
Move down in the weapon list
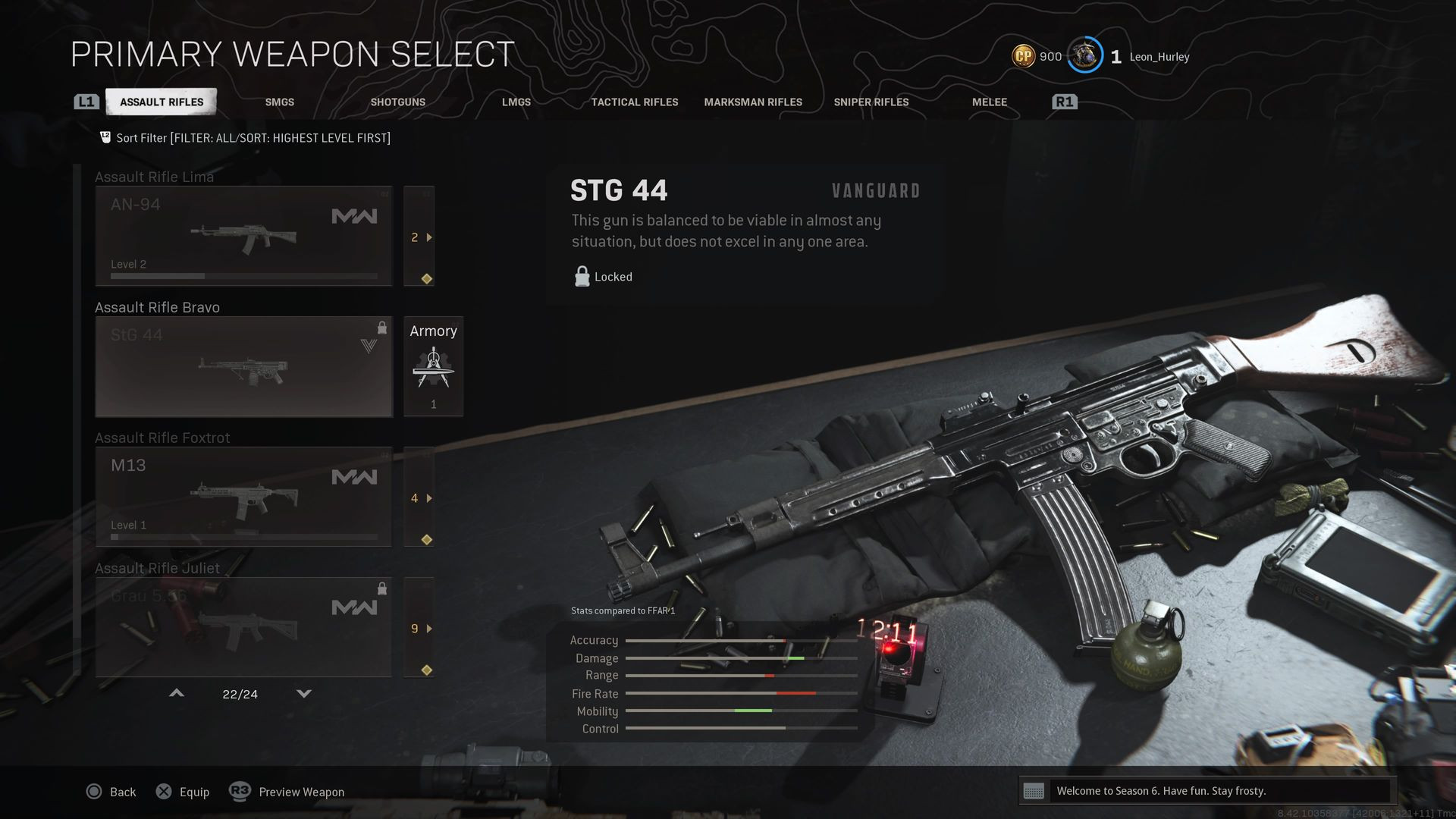(x=304, y=693)
